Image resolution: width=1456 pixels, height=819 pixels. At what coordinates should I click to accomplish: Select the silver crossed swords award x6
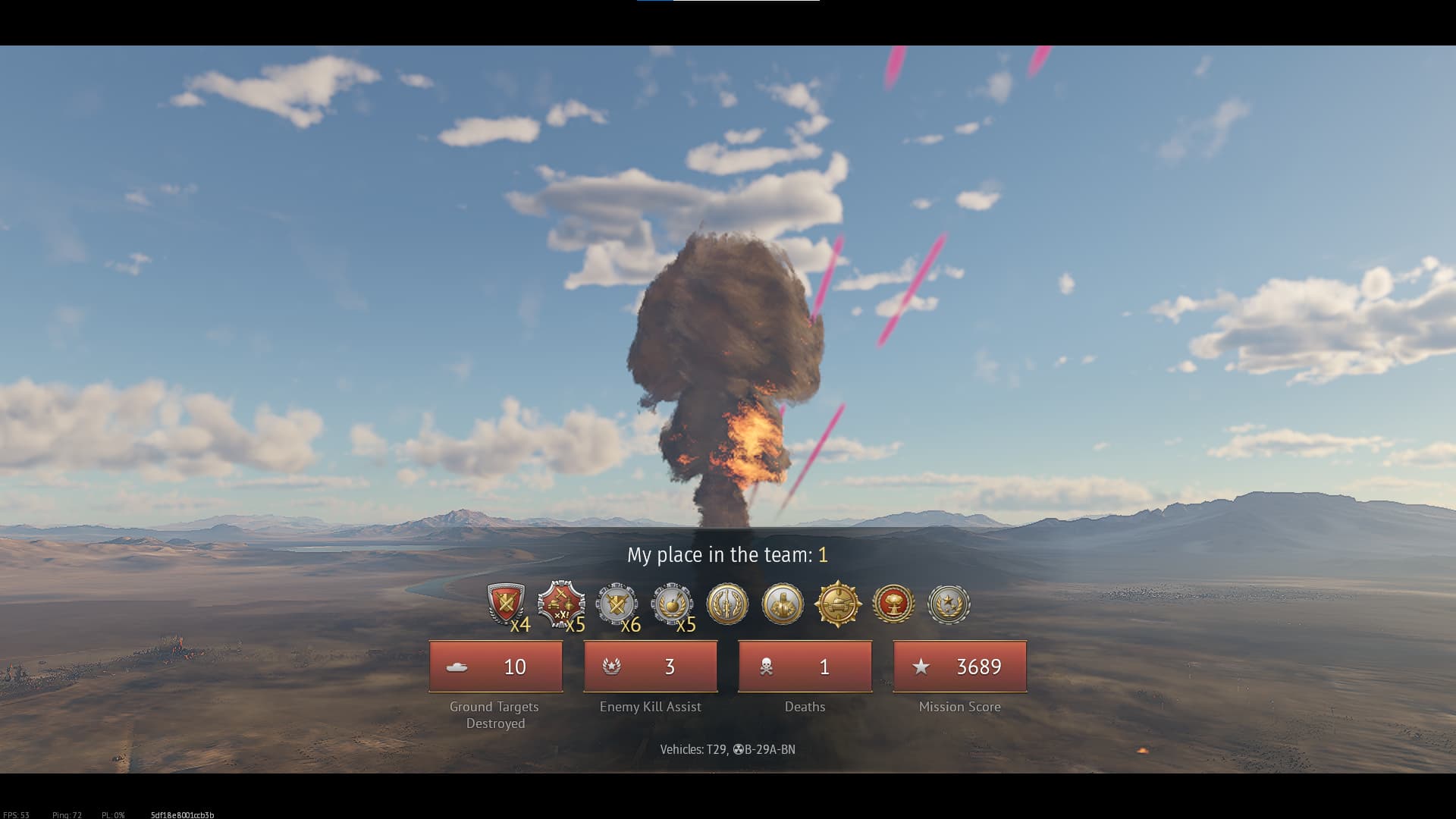coord(617,604)
